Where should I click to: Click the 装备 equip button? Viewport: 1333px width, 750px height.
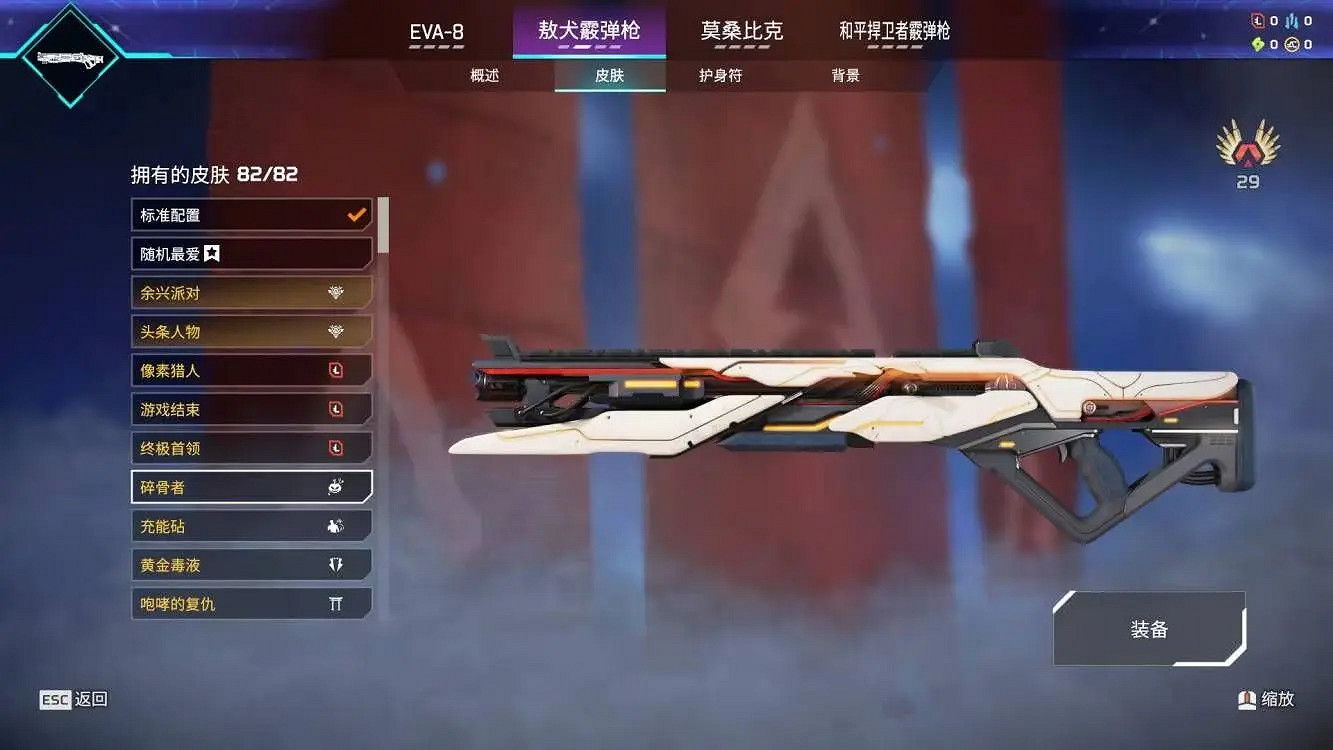click(1149, 629)
